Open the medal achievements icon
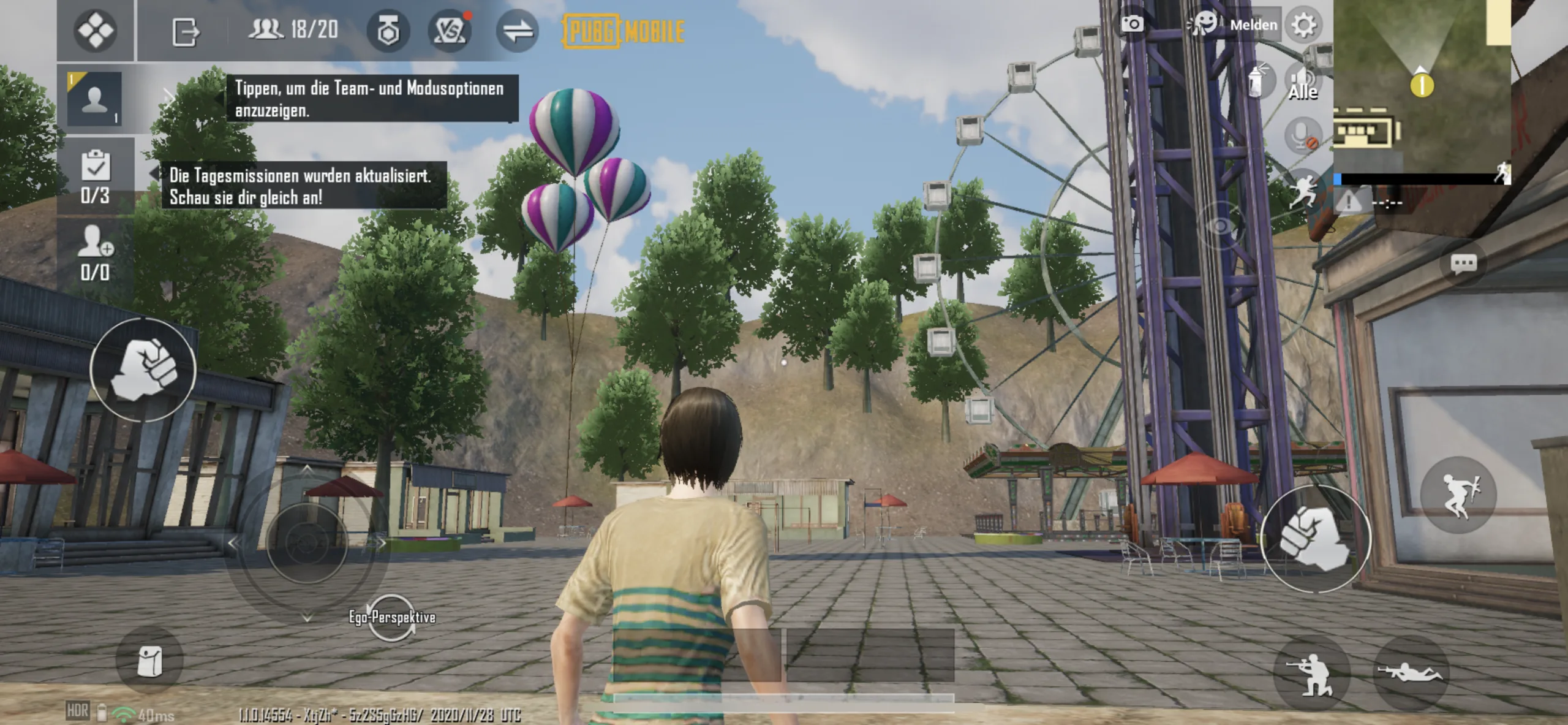 pos(388,31)
